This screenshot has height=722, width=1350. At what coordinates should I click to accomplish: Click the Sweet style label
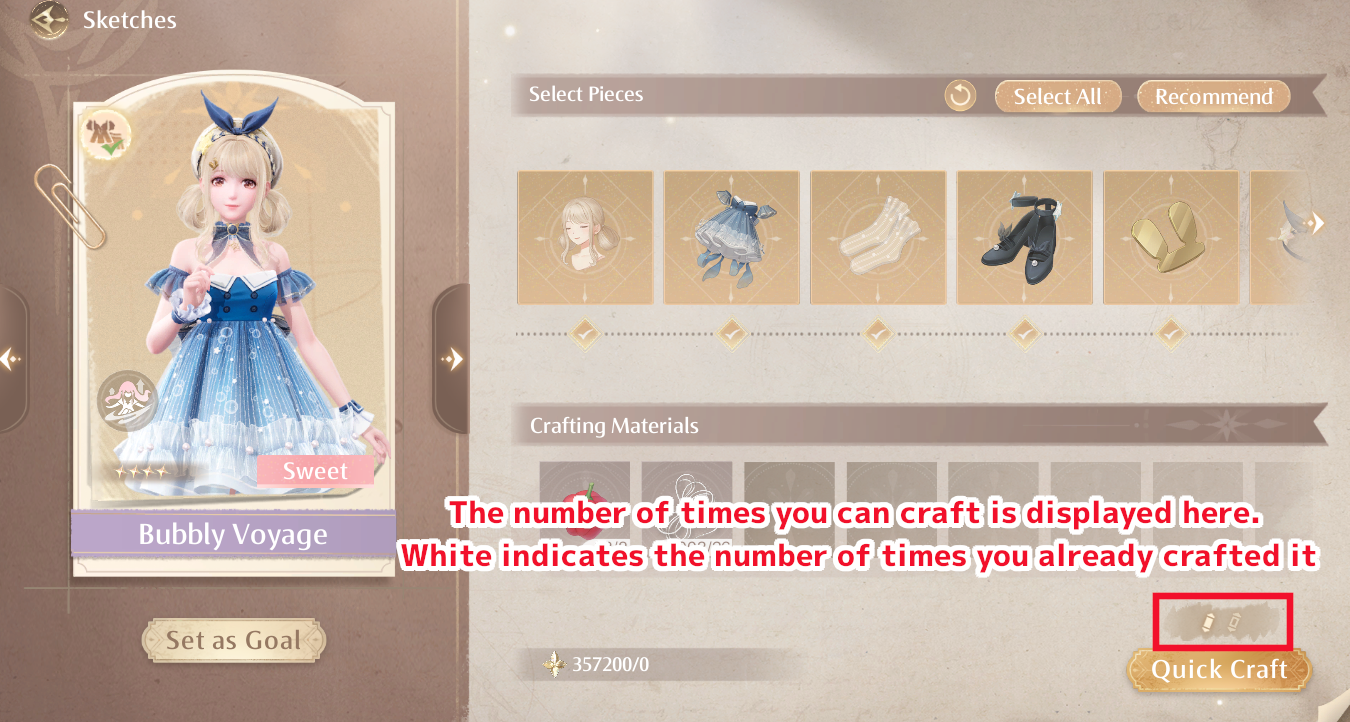pyautogui.click(x=316, y=471)
